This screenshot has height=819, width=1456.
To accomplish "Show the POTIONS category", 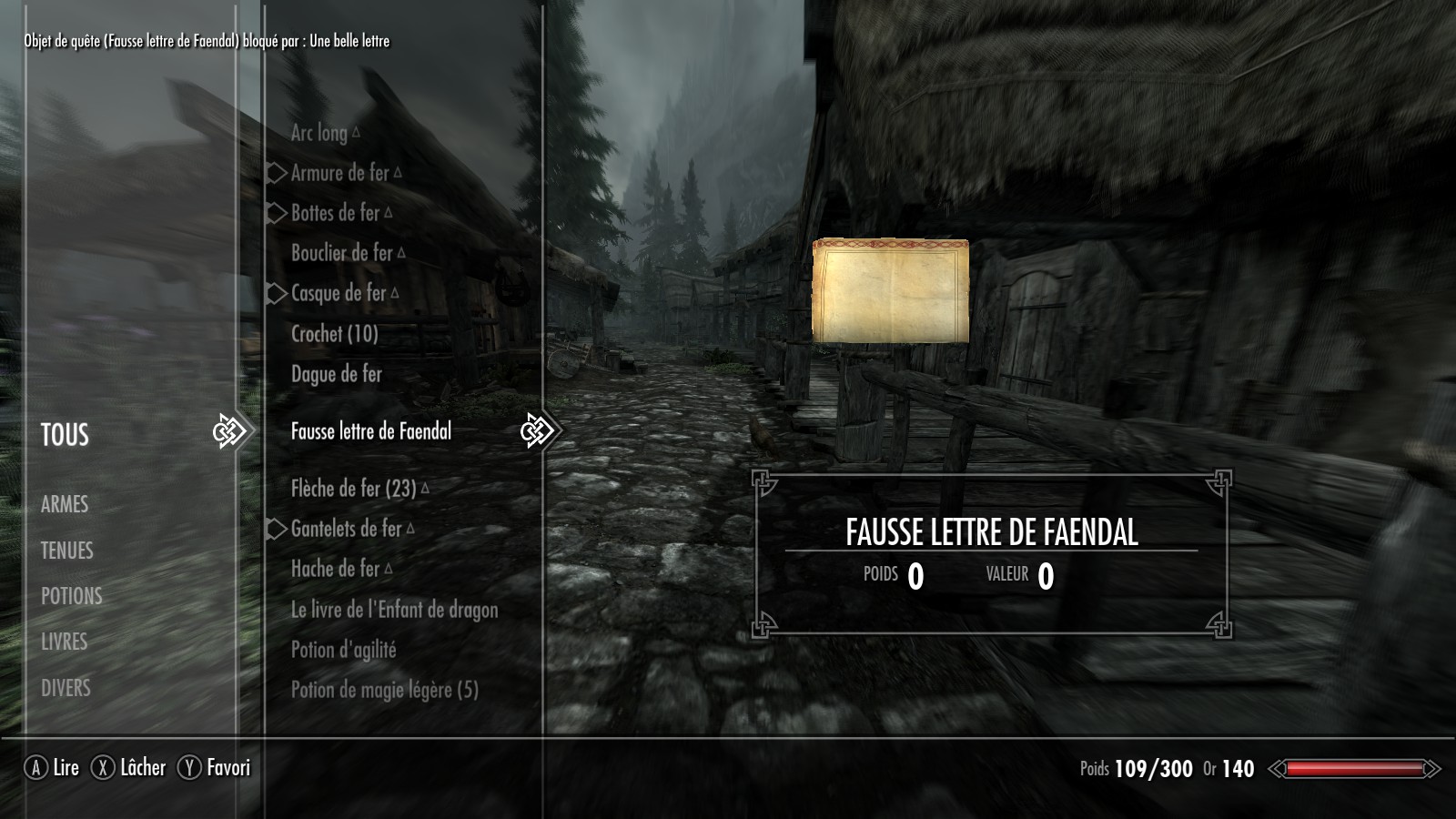I will point(71,596).
